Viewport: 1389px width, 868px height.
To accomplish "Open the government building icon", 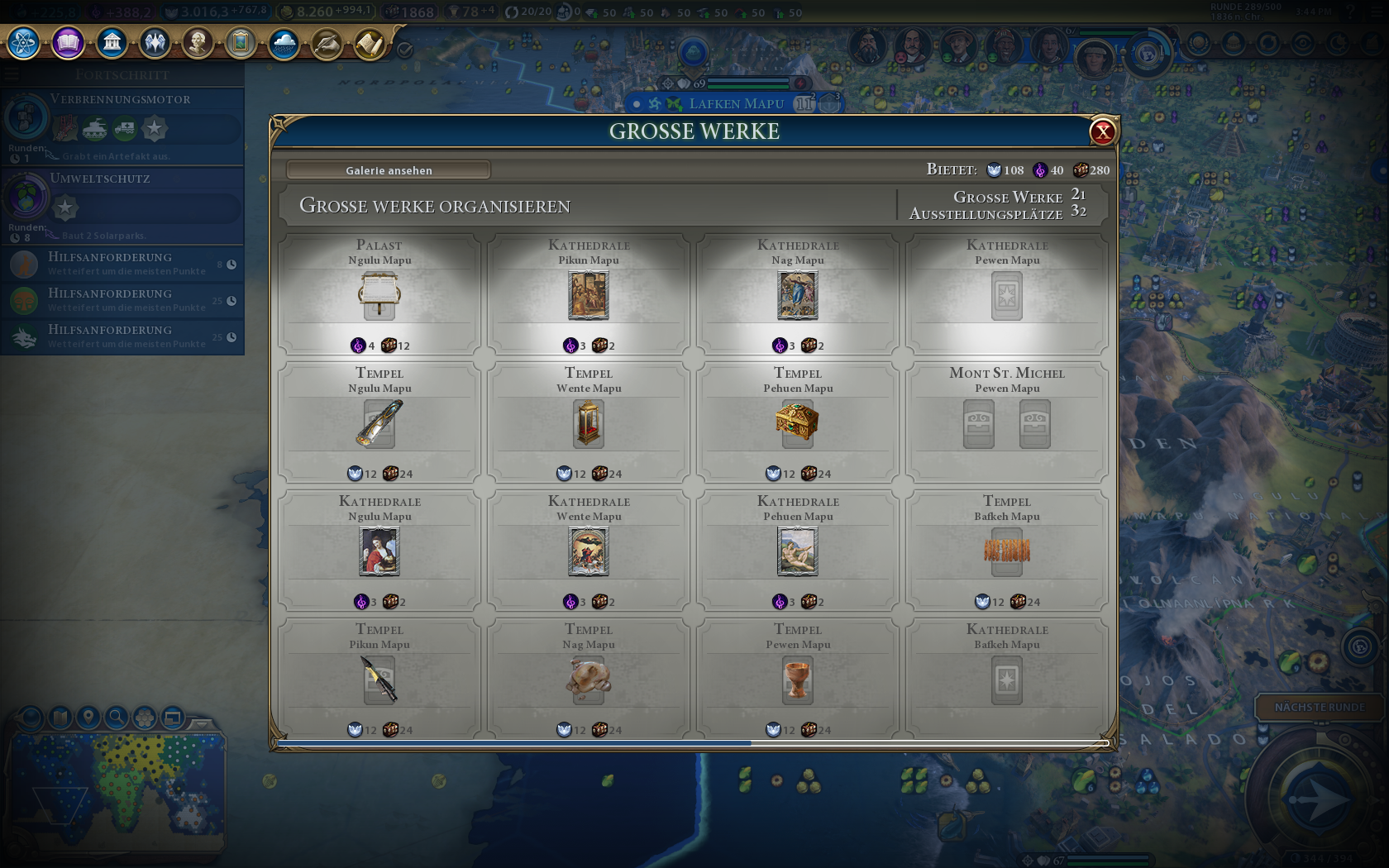I will tap(112, 42).
